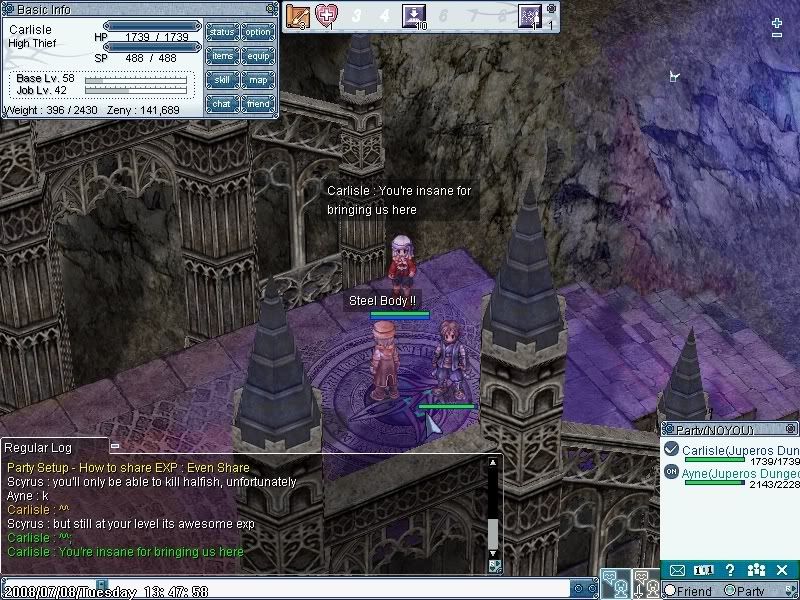Image resolution: width=800 pixels, height=600 pixels.
Task: Use the down-arrow skill with count 10
Action: click(x=413, y=15)
